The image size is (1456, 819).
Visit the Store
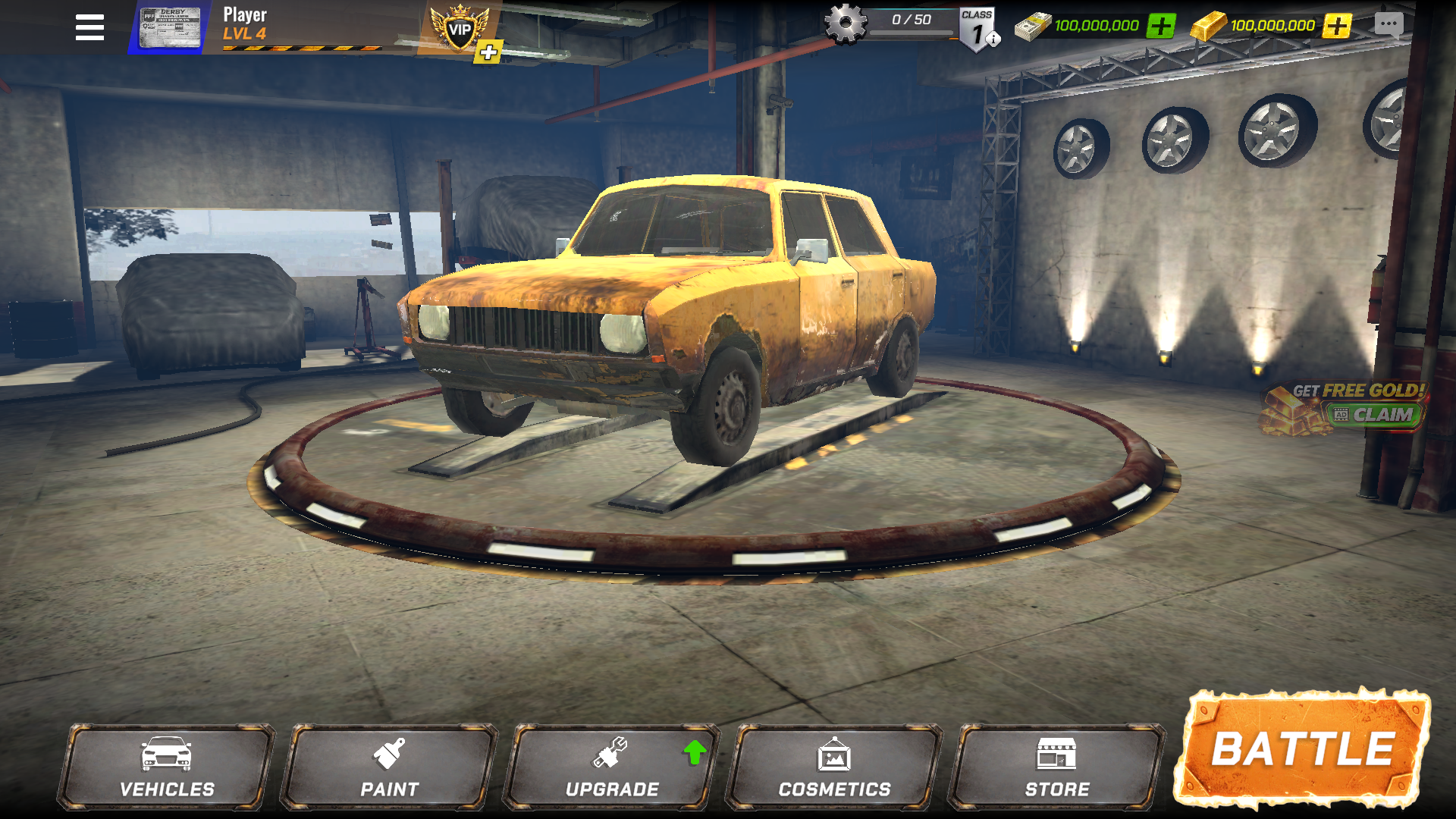[1057, 767]
